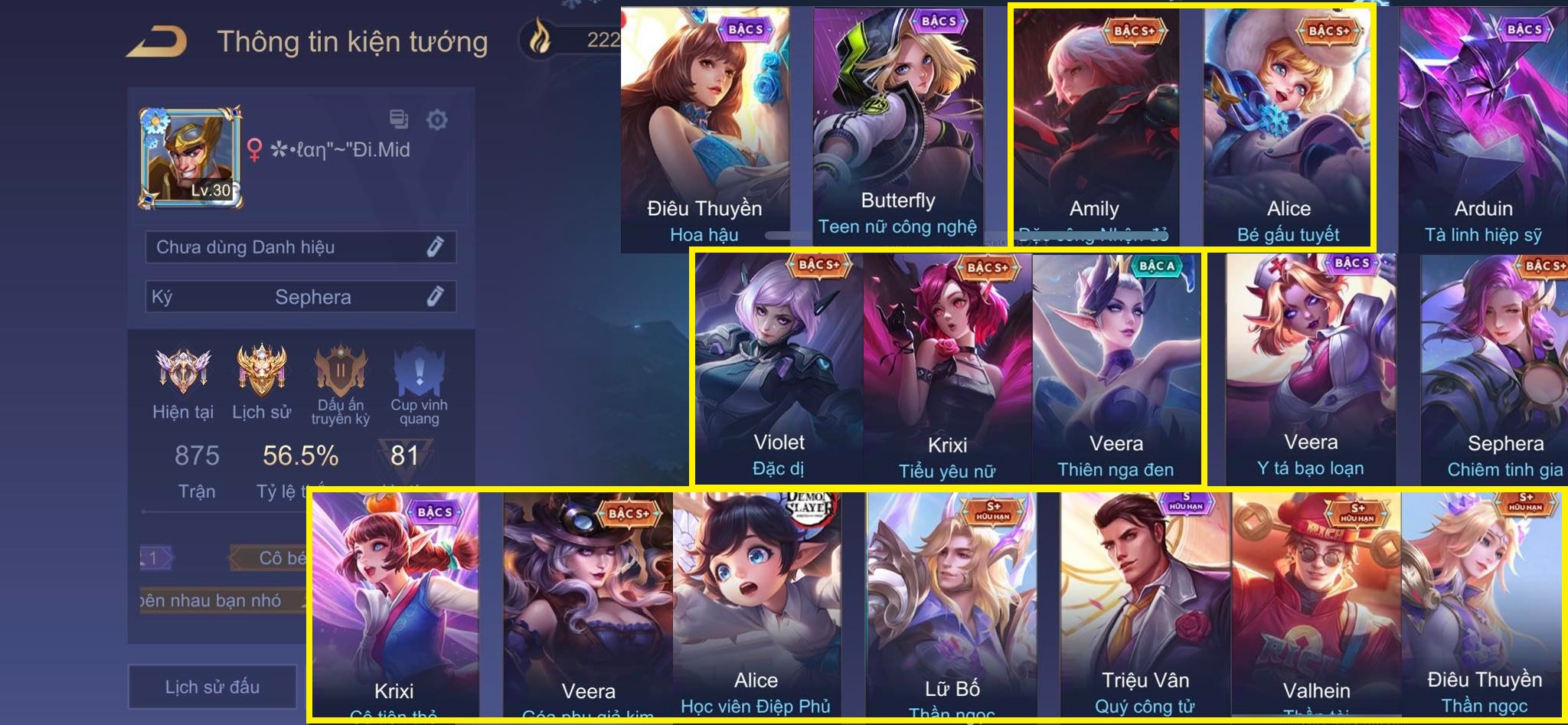
Task: Choose the Alice Học viên Điệp Phủ card
Action: 756,605
